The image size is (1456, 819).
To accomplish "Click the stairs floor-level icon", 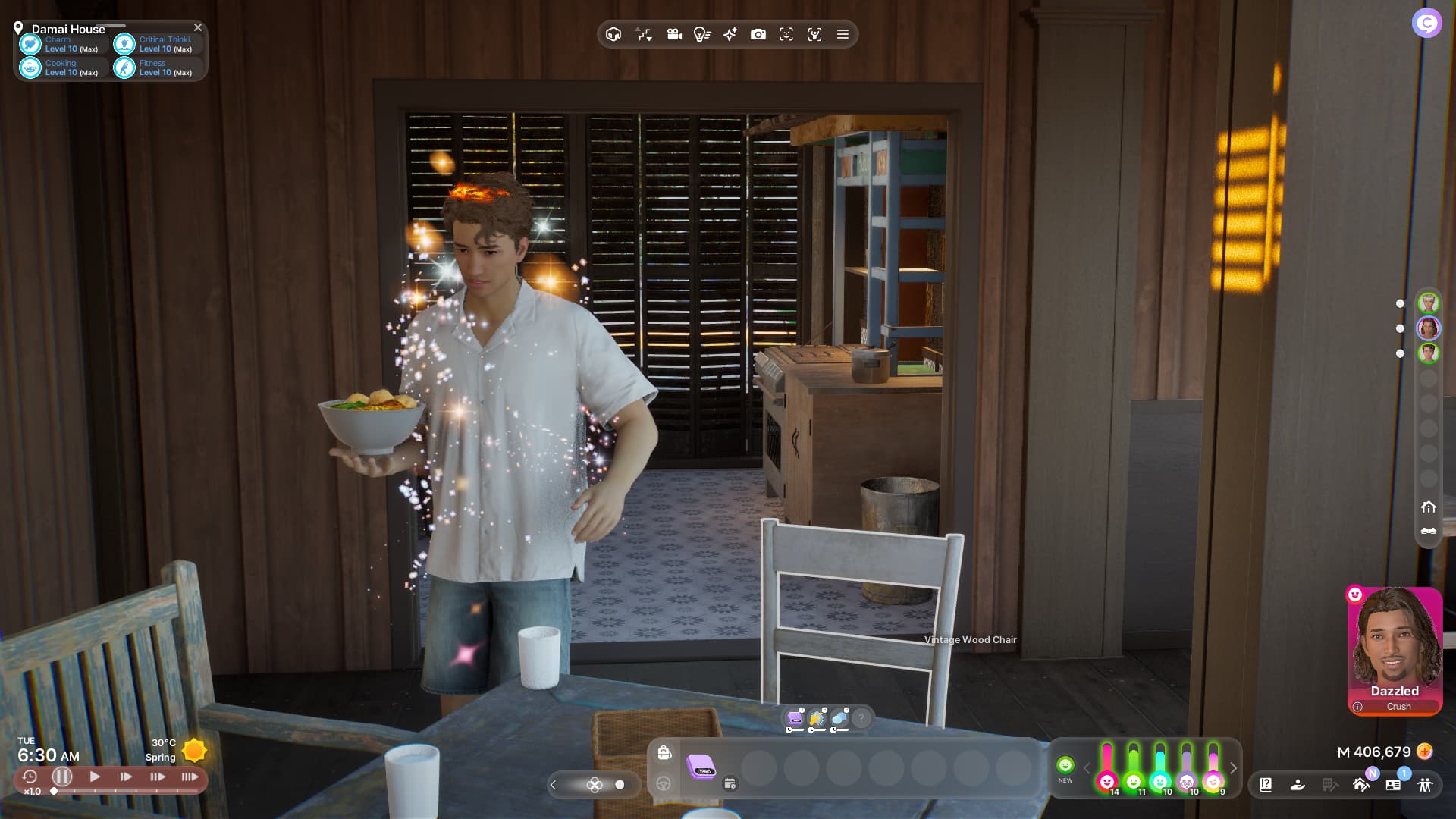I will pos(644,34).
